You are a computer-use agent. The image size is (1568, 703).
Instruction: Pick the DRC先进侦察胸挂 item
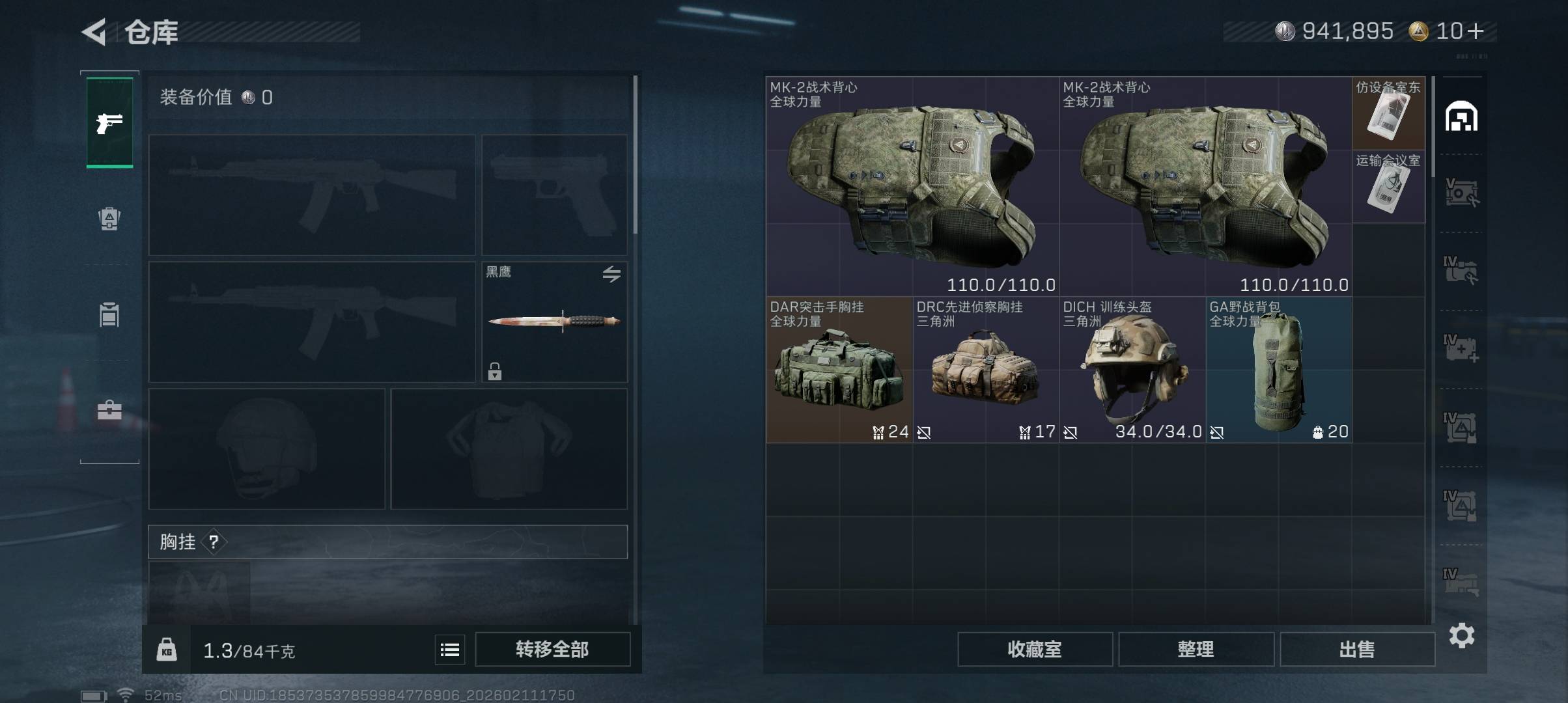click(x=985, y=370)
